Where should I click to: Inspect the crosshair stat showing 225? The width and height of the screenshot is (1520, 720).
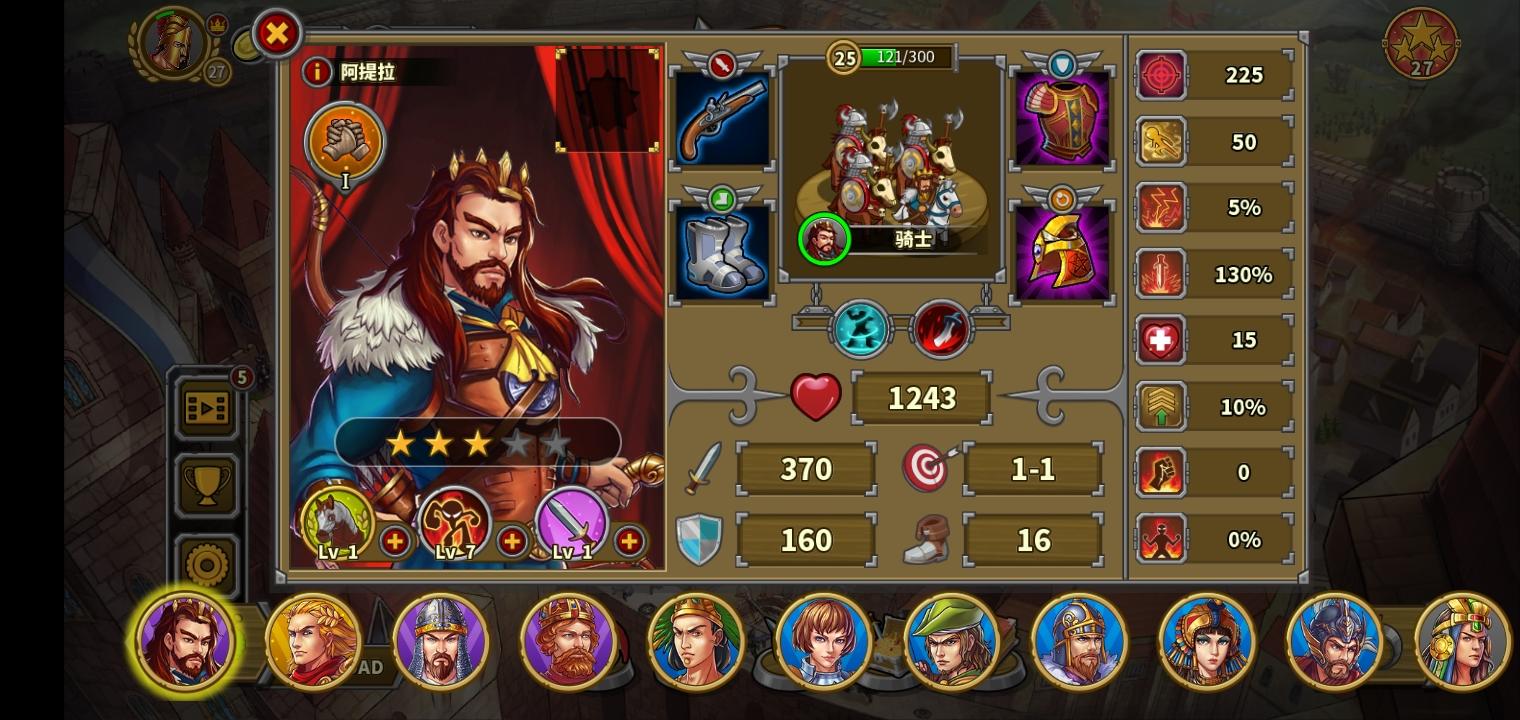(x=1161, y=75)
